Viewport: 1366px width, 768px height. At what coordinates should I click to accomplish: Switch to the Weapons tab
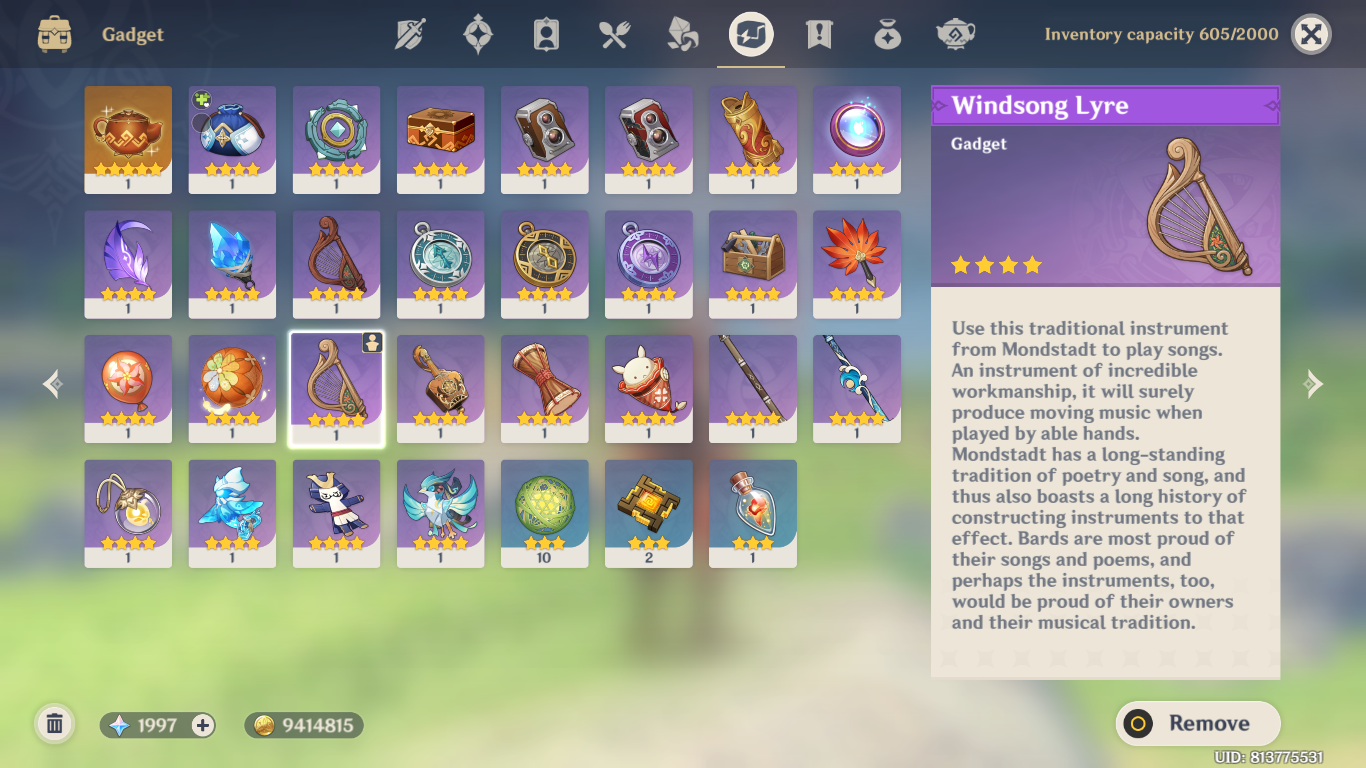[410, 35]
